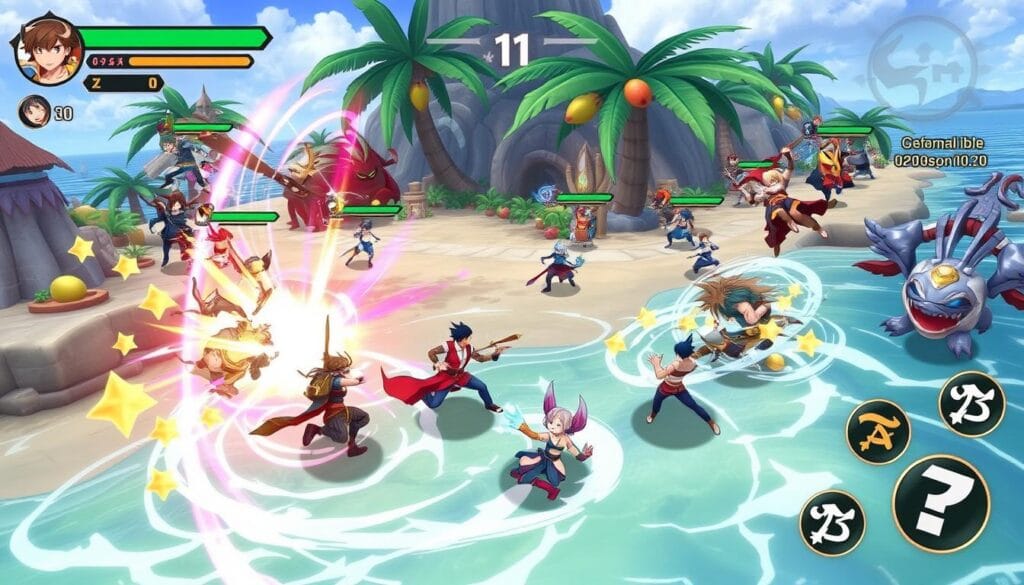Viewport: 1024px width, 585px height.
Task: Select the small ally portrait beside 30
Action: coord(34,111)
